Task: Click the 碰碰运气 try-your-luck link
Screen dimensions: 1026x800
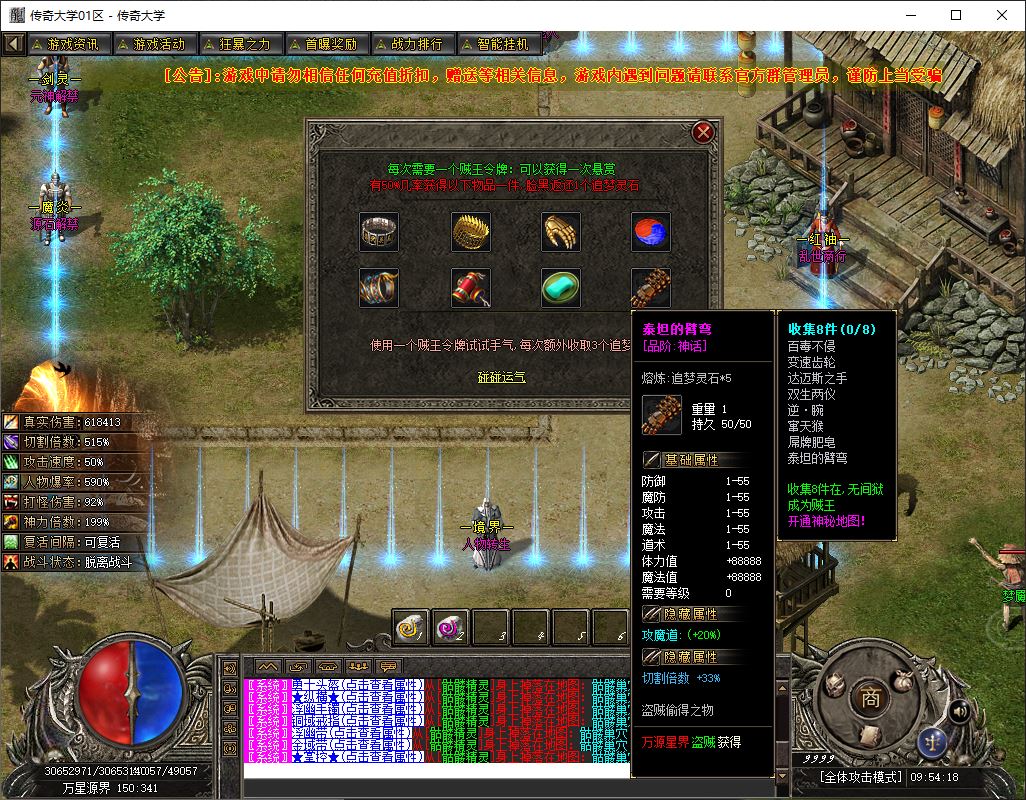Action: point(501,377)
